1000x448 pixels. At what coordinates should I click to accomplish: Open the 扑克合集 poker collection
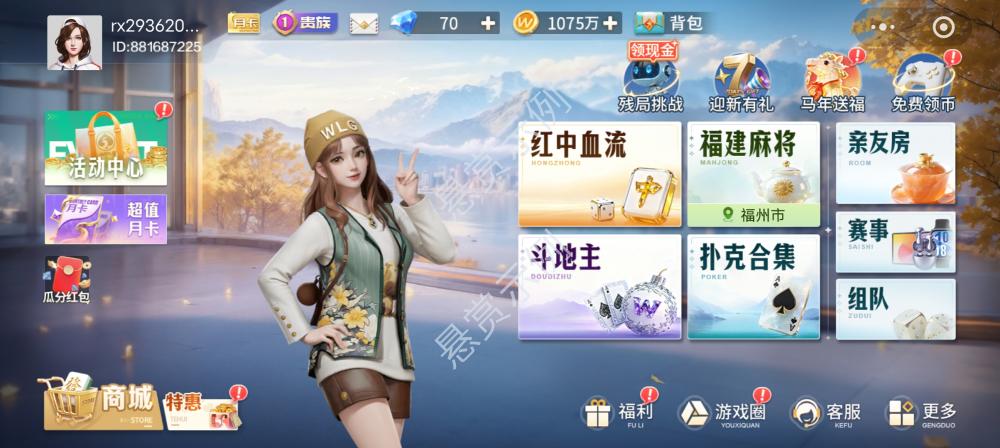click(752, 286)
